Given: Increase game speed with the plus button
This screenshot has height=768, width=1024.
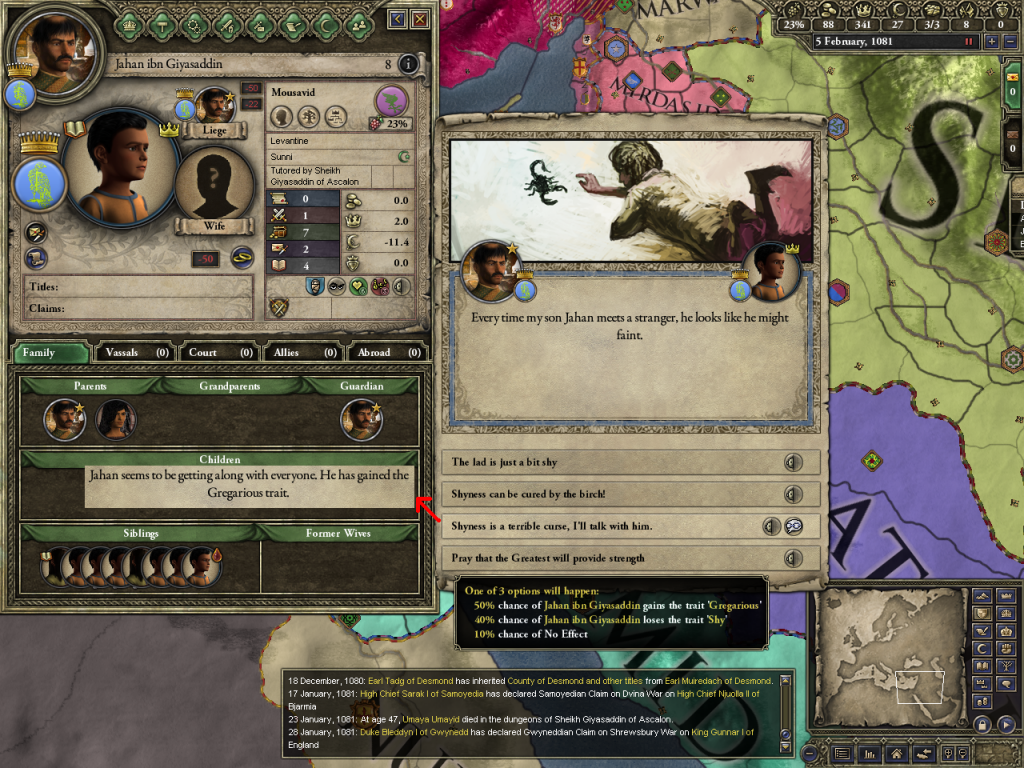Looking at the screenshot, I should pyautogui.click(x=991, y=42).
